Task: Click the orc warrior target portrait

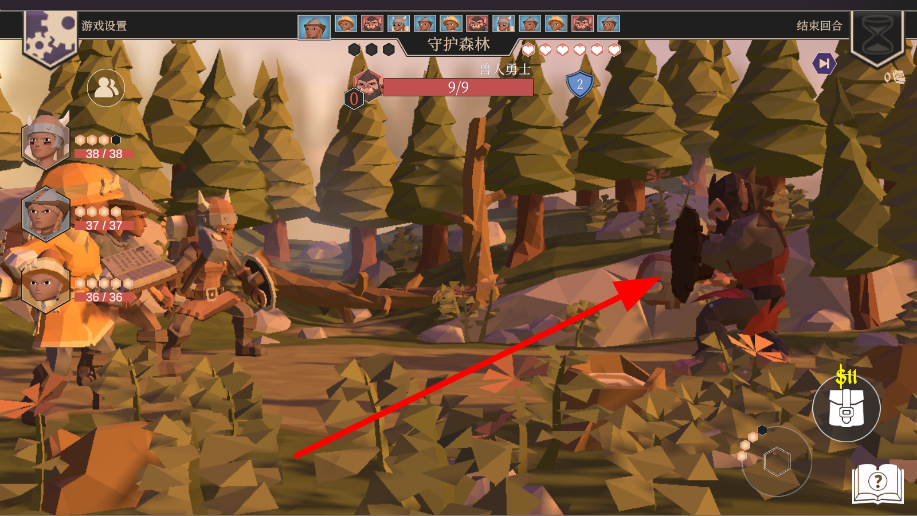Action: 368,84
